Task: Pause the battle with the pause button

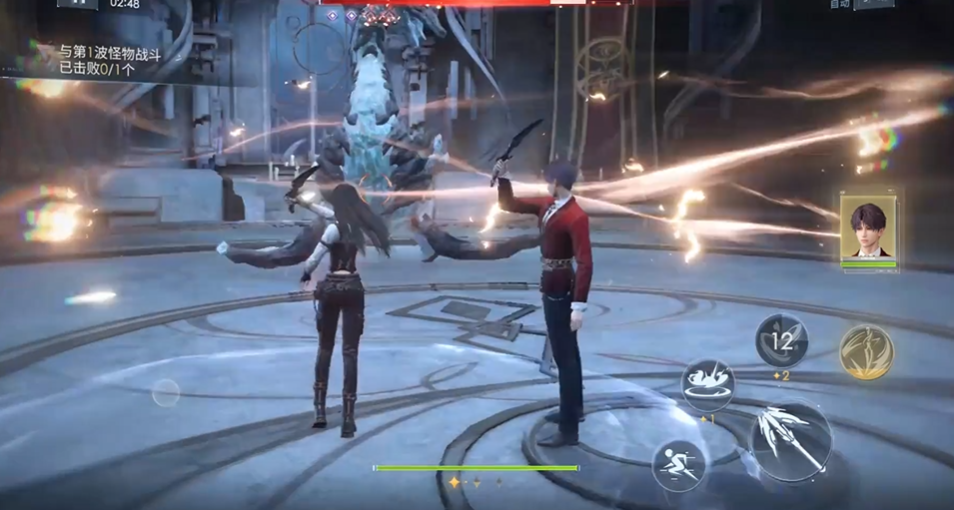Action: click(77, 4)
